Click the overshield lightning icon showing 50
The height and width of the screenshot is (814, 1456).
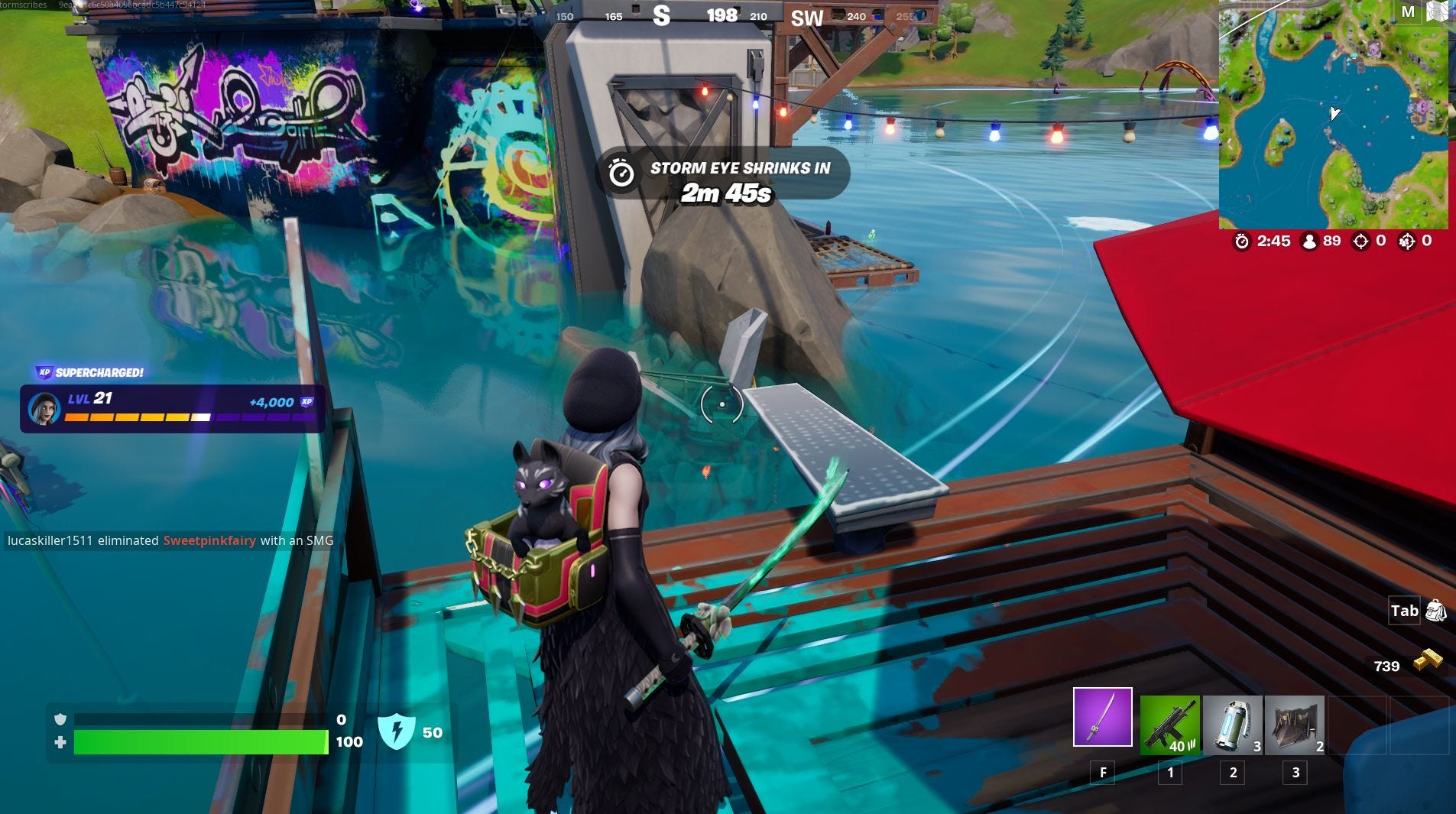pos(397,731)
